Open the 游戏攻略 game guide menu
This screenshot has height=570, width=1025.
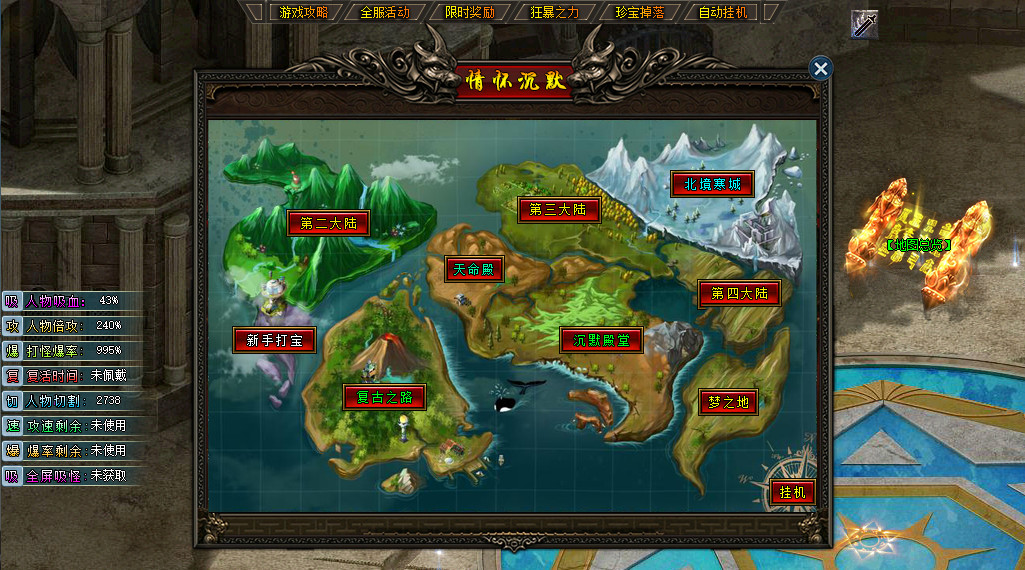304,13
